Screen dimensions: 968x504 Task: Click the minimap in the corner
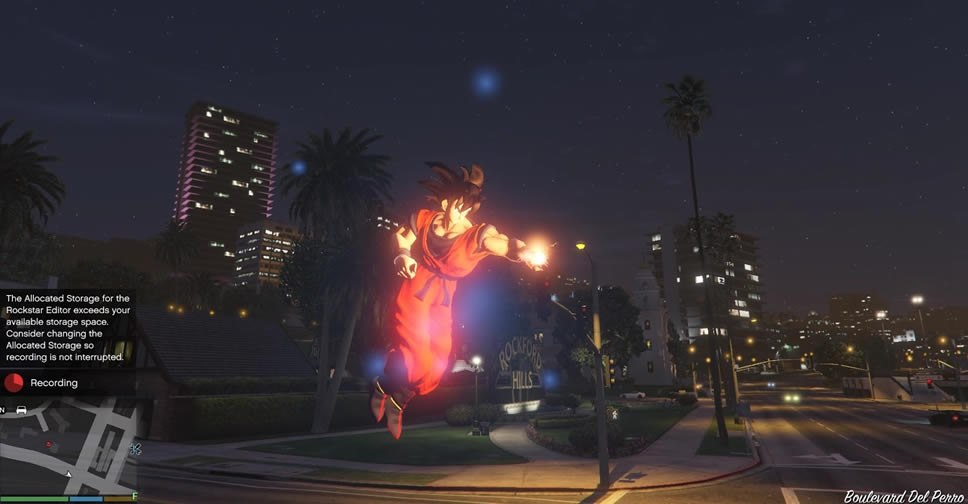point(68,446)
